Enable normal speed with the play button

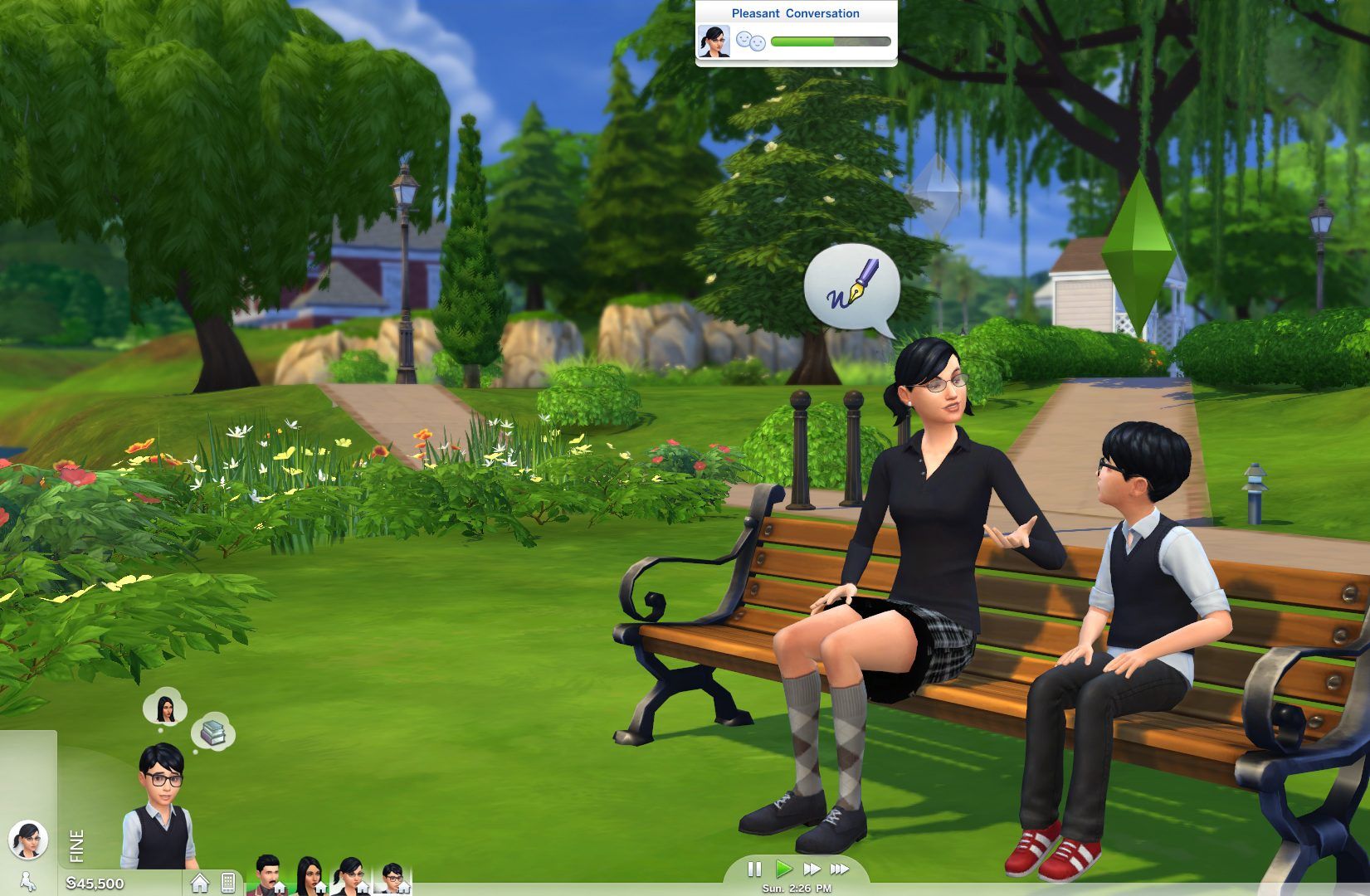(x=783, y=869)
